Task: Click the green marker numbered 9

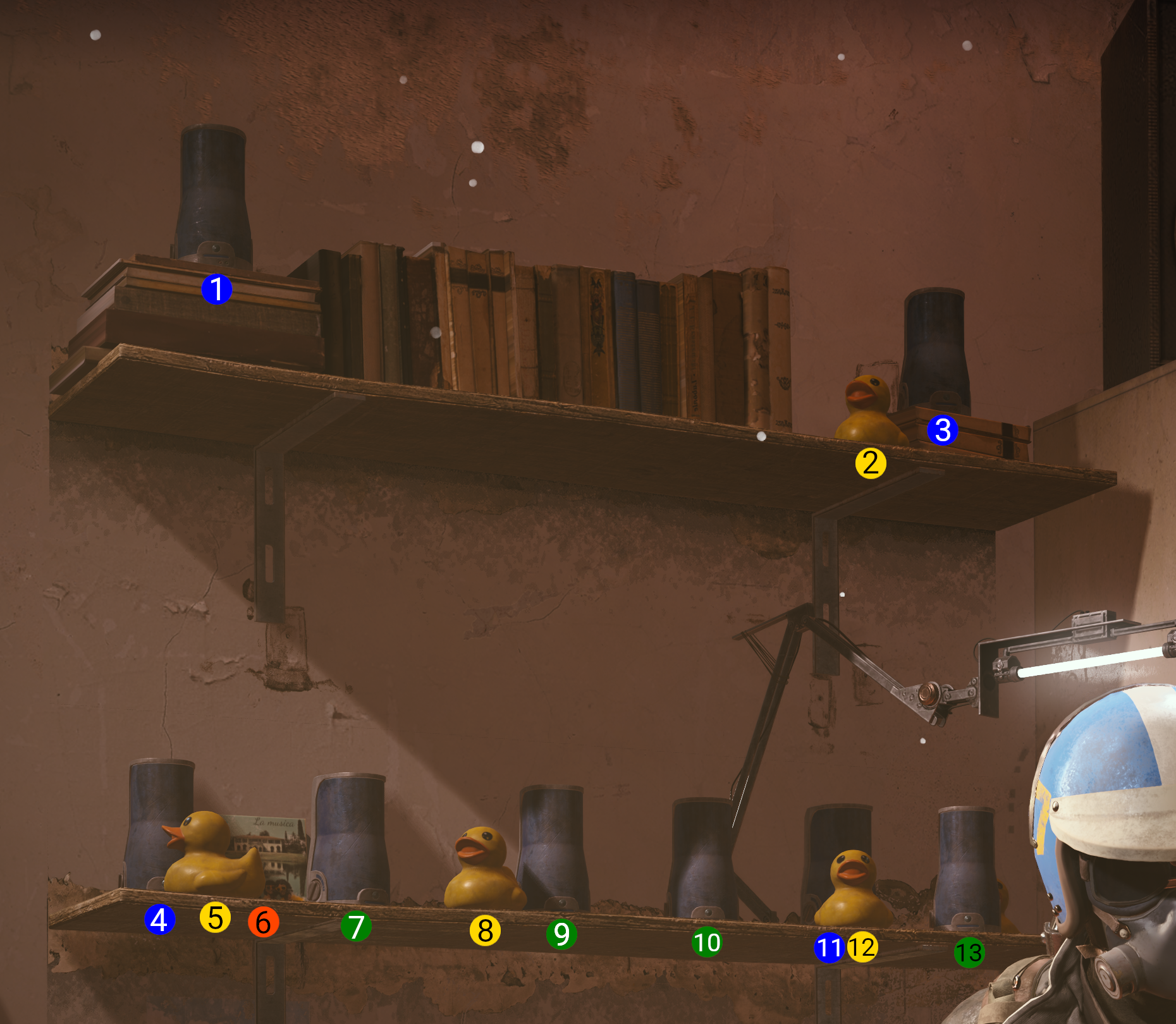Action: (x=561, y=934)
